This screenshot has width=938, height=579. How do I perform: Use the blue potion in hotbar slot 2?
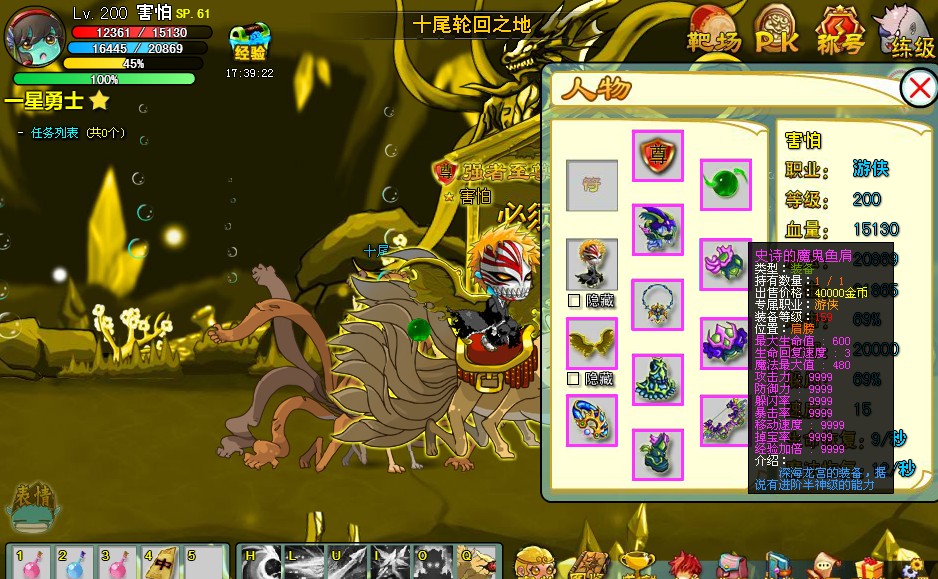pos(73,563)
